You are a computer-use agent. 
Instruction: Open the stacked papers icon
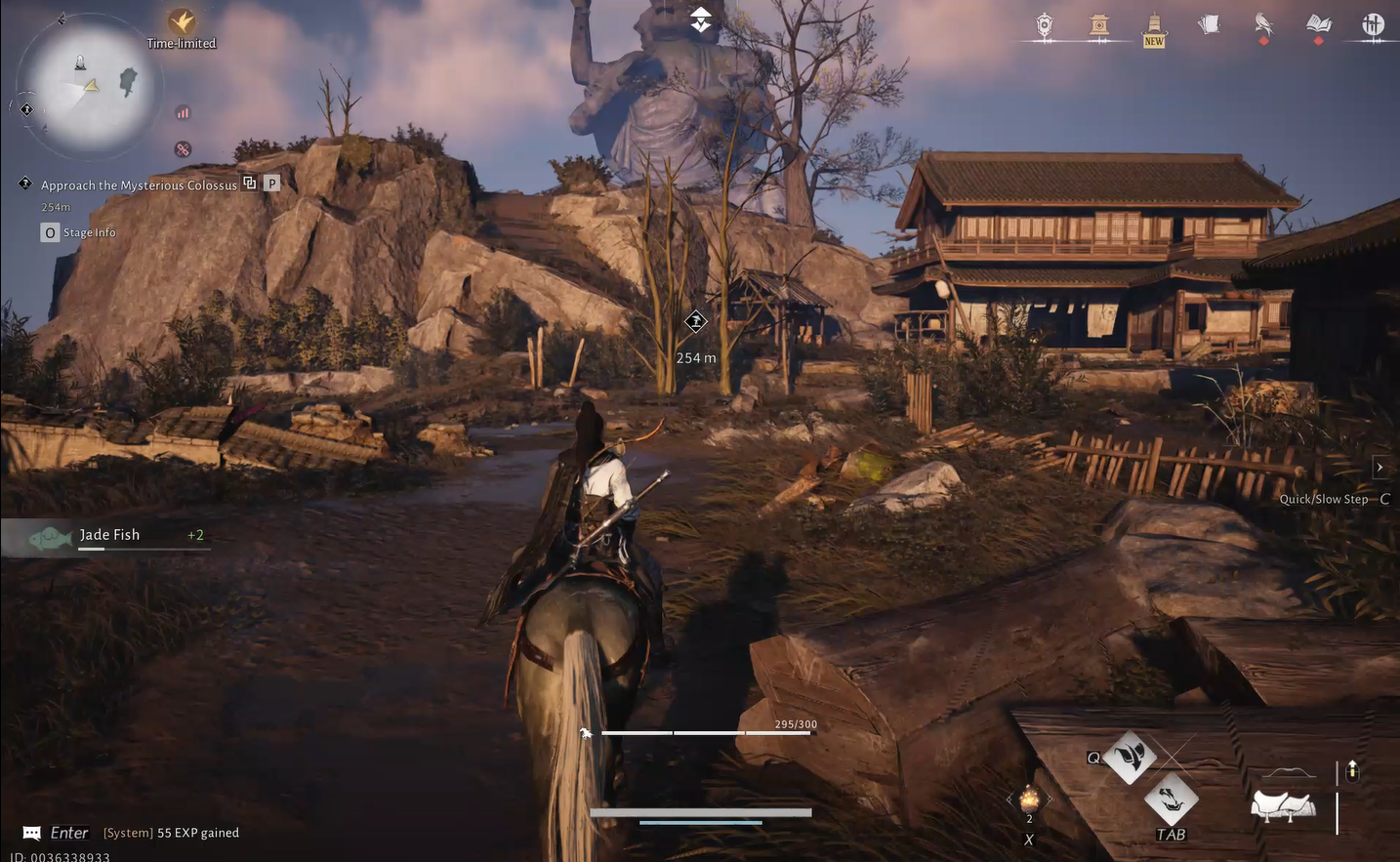click(1209, 24)
